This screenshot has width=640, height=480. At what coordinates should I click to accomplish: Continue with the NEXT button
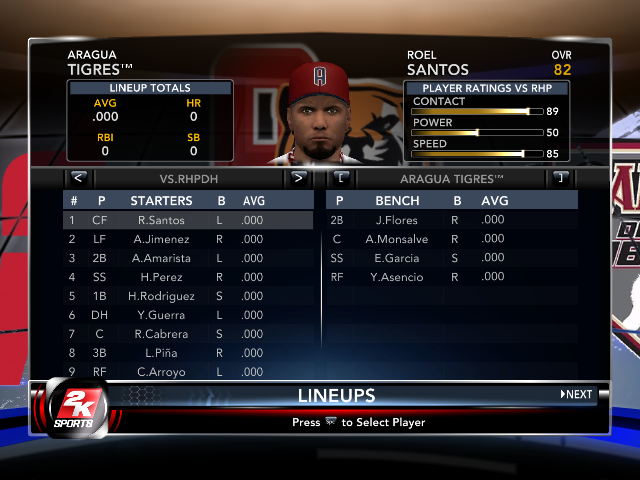[577, 394]
